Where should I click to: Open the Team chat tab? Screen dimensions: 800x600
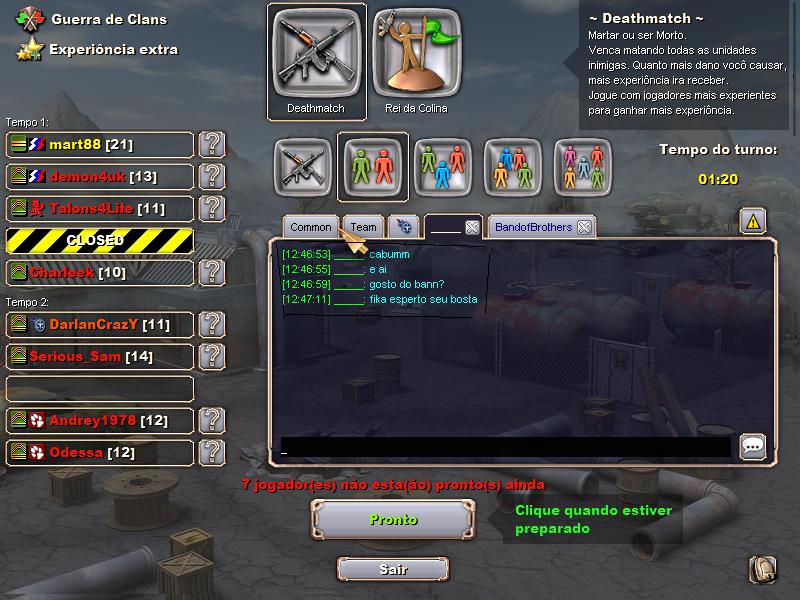[364, 227]
